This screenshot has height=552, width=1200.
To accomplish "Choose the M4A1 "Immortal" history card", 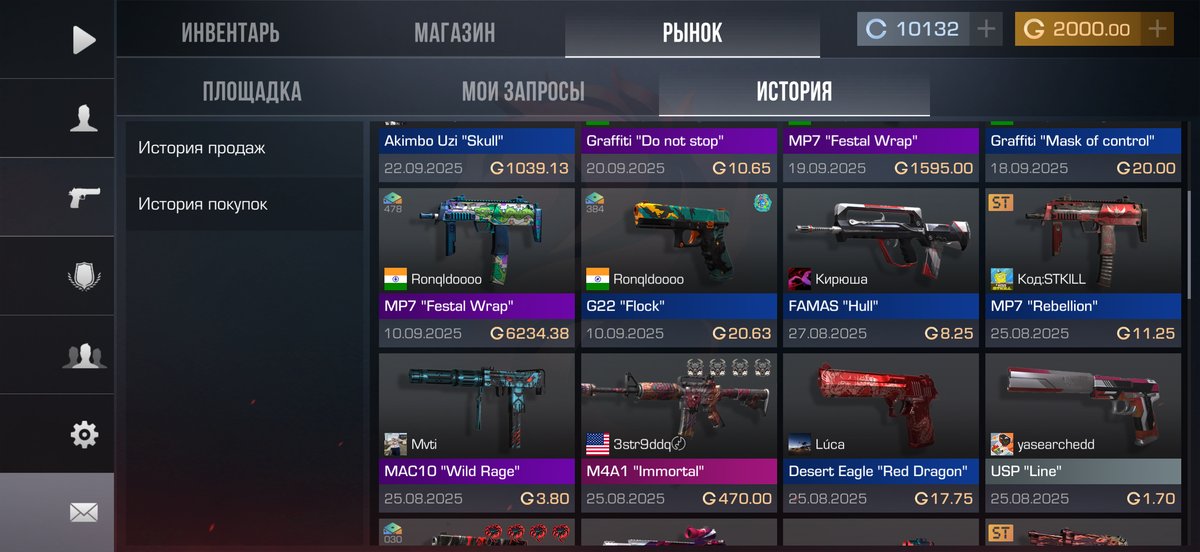I will tap(679, 432).
